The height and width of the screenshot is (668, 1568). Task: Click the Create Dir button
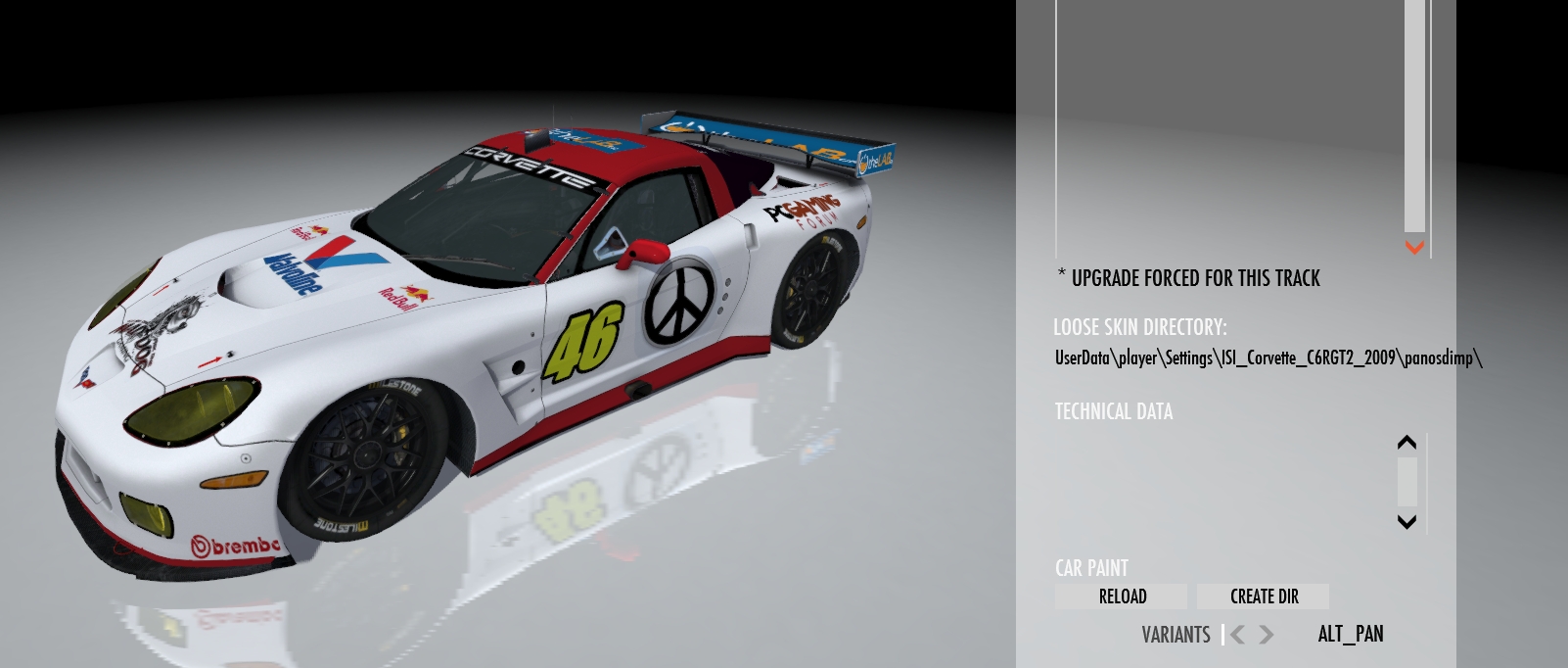[x=1264, y=596]
